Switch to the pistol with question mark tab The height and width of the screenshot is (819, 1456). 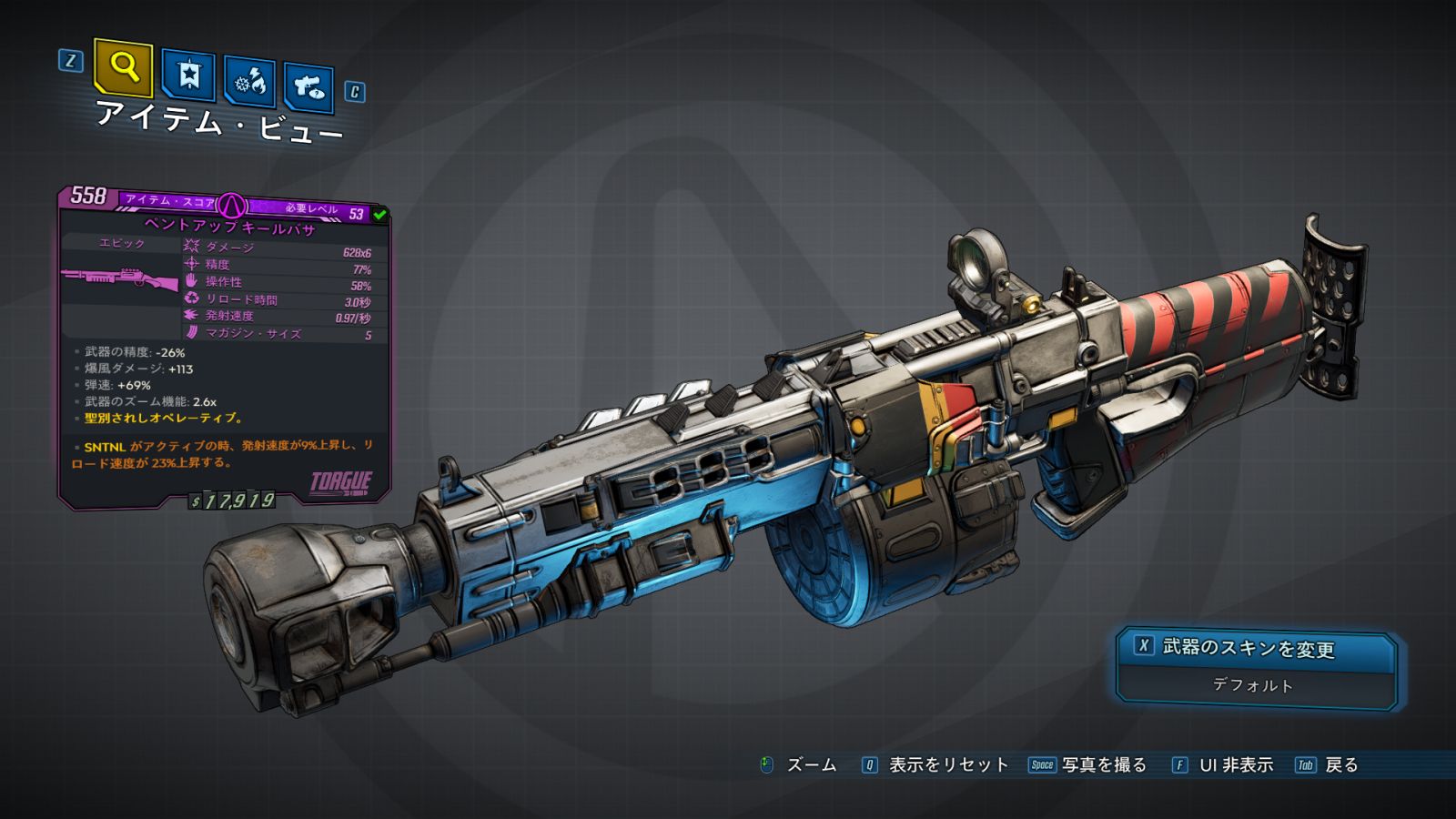308,86
